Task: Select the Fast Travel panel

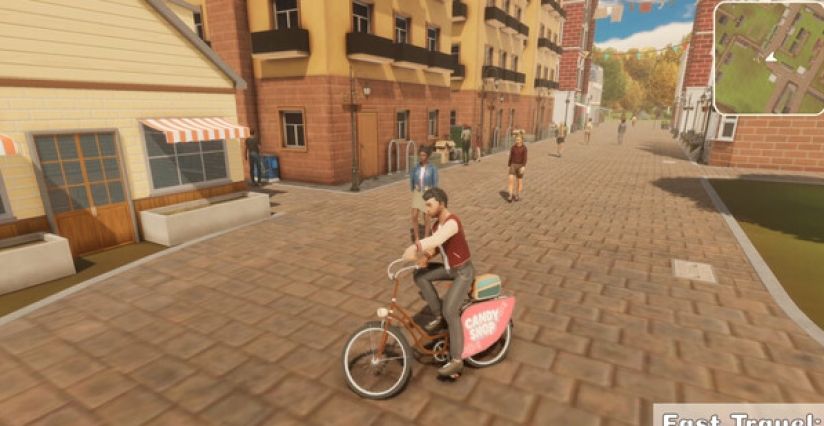Action: coord(740,416)
